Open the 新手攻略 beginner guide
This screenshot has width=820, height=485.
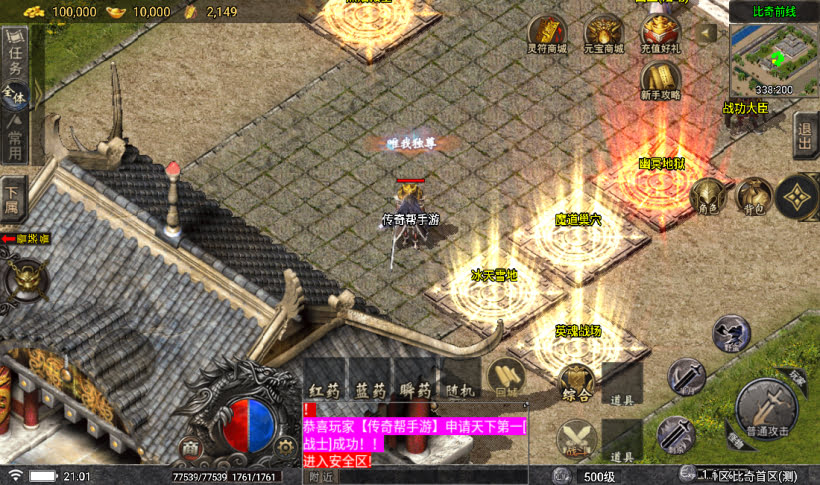pyautogui.click(x=660, y=80)
